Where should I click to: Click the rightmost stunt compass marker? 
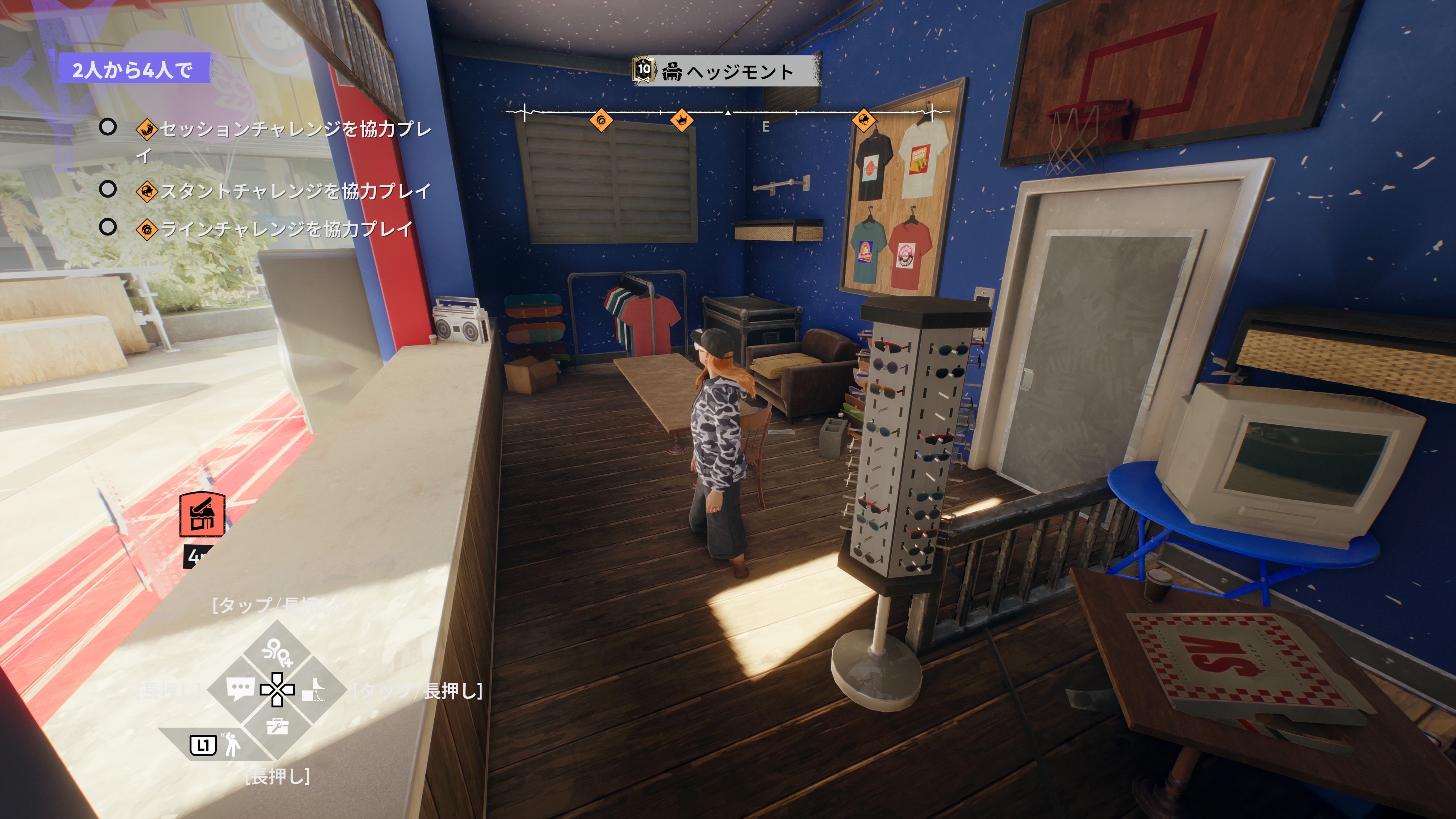click(x=864, y=120)
